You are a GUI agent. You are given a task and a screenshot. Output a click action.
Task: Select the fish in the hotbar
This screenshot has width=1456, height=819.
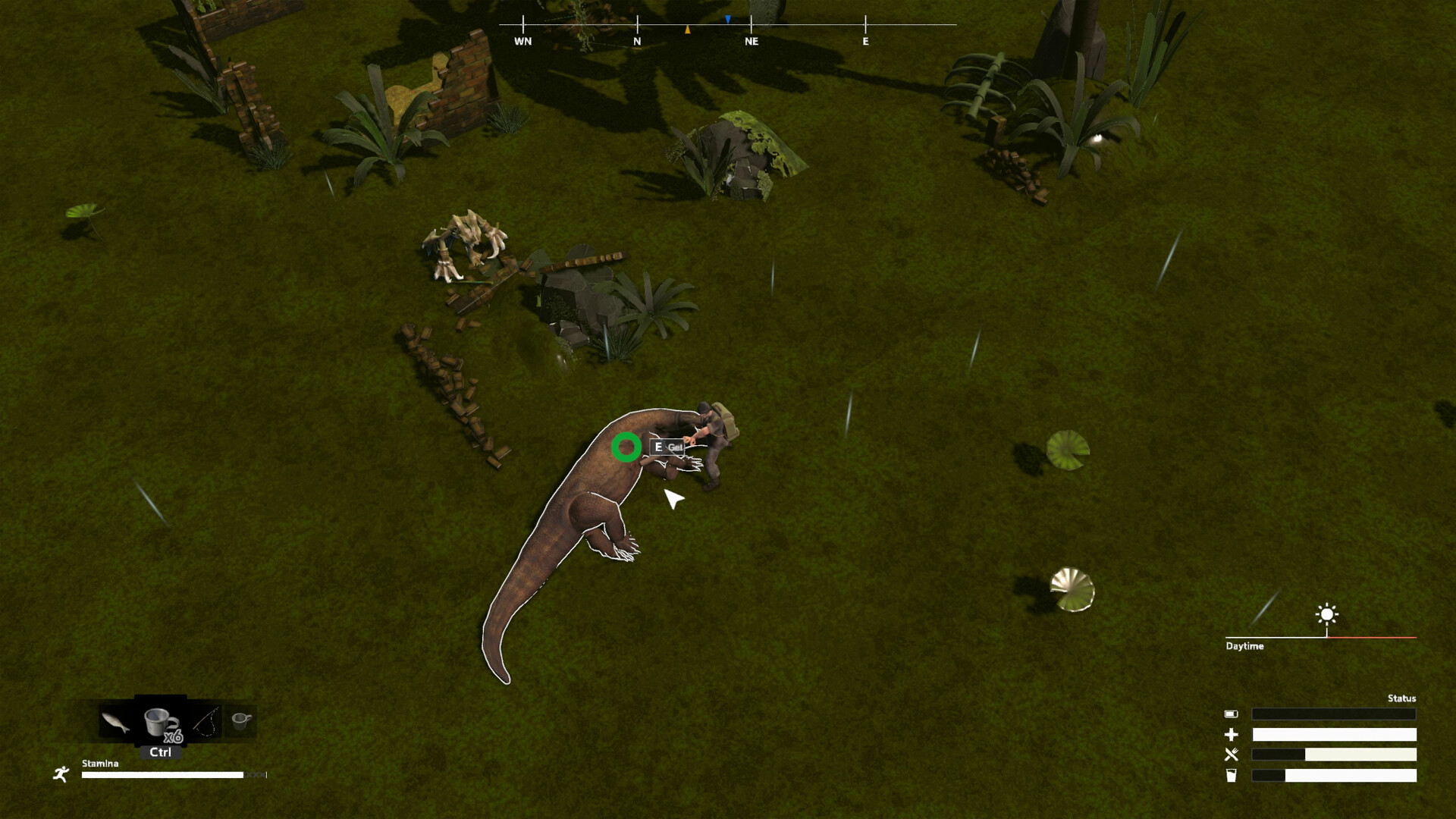click(x=114, y=722)
